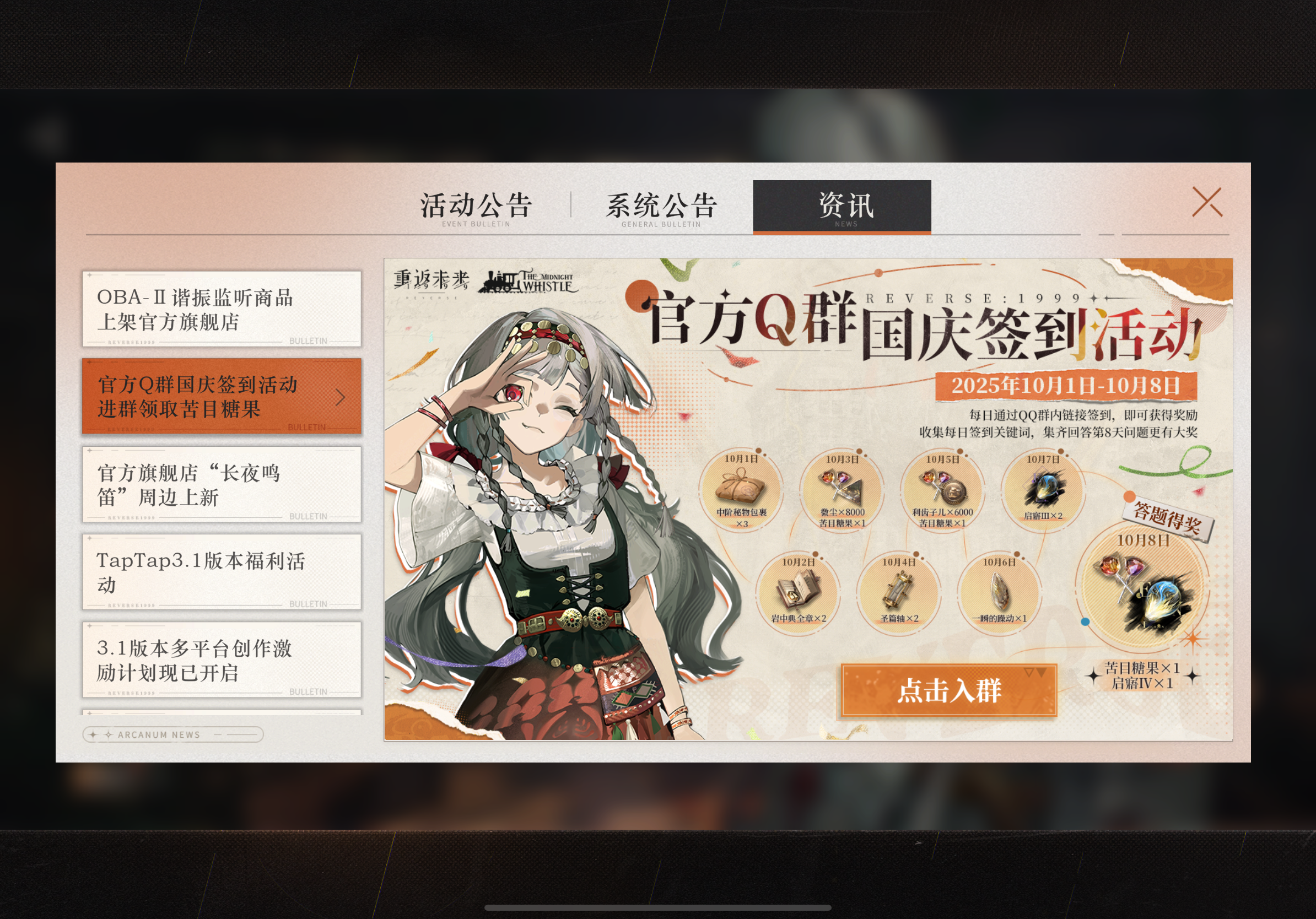This screenshot has width=1316, height=919.
Task: Select the 微尘×8000 October 3 reward icon
Action: point(840,487)
